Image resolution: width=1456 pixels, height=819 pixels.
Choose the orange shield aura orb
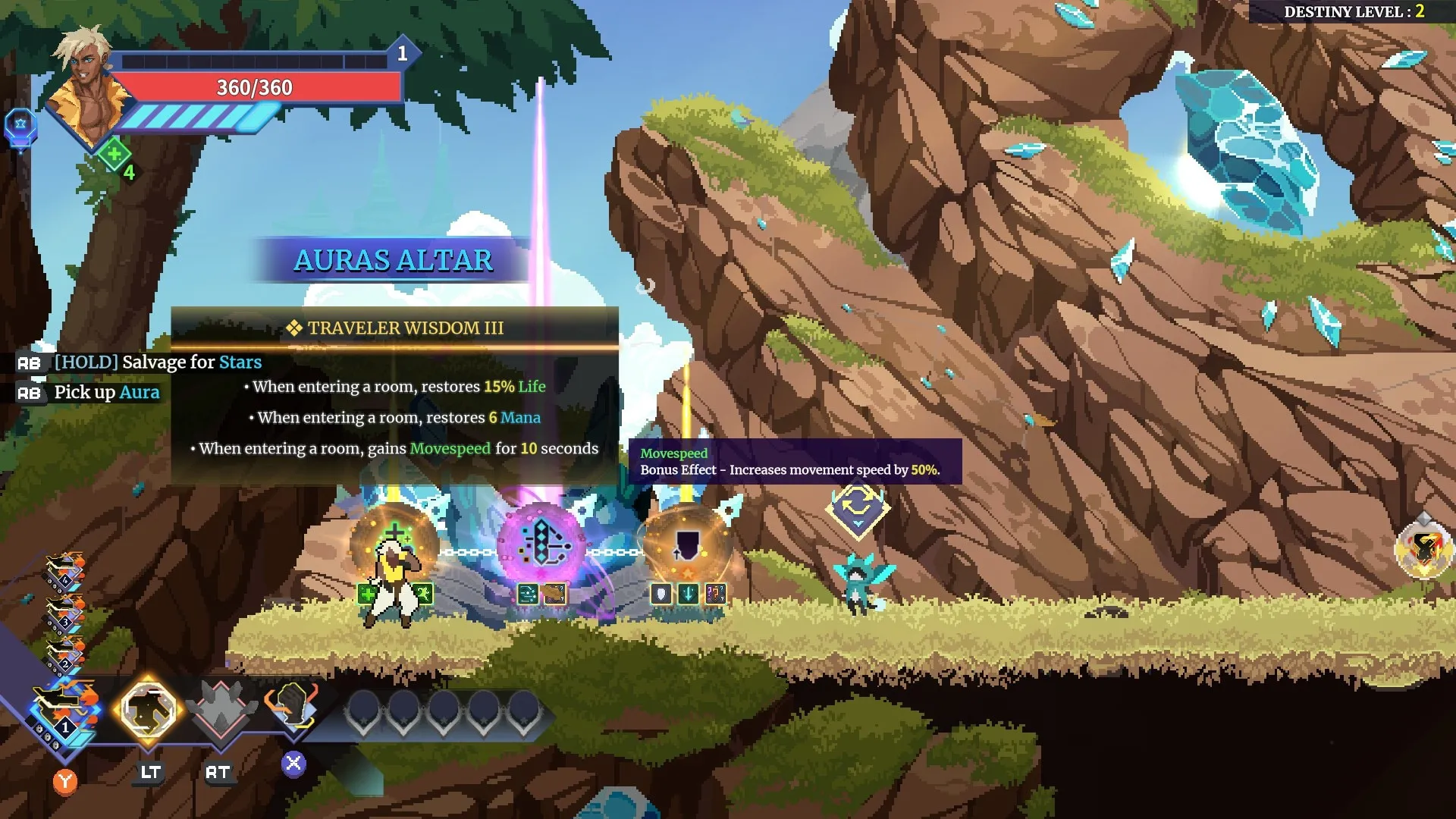[687, 544]
